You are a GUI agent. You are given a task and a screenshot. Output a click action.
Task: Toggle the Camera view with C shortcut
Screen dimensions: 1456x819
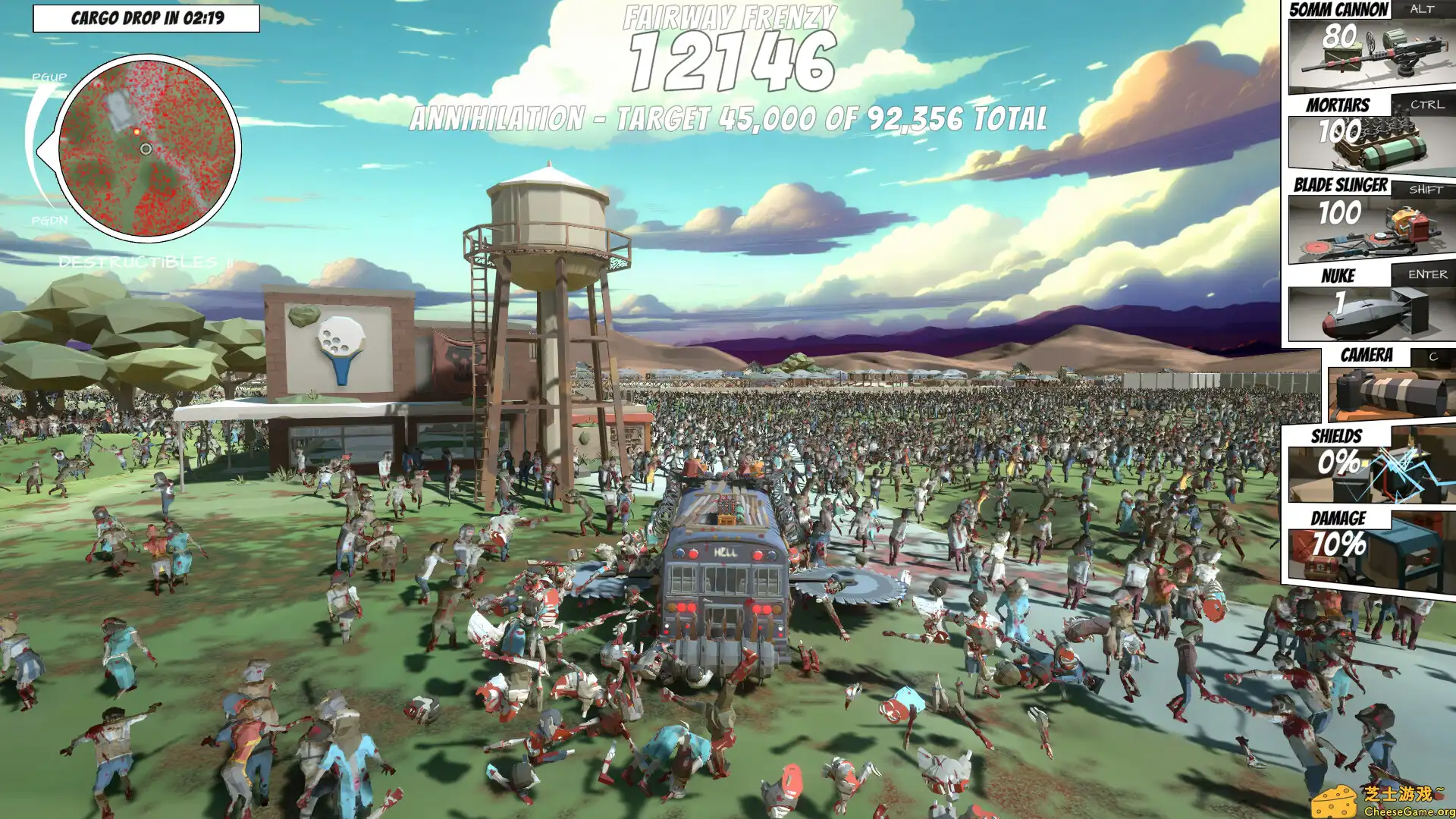click(x=1432, y=355)
